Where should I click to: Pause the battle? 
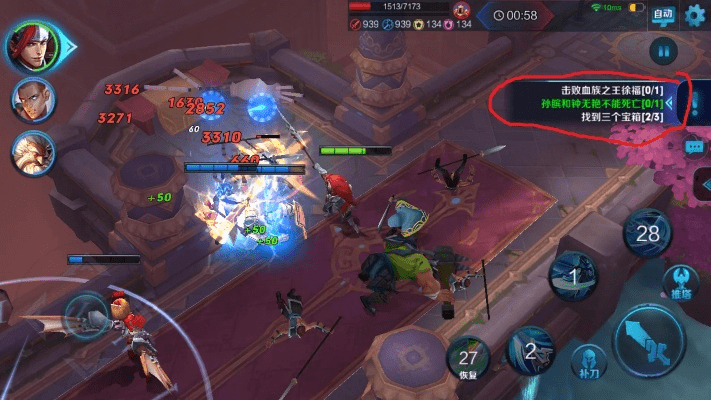[x=662, y=50]
